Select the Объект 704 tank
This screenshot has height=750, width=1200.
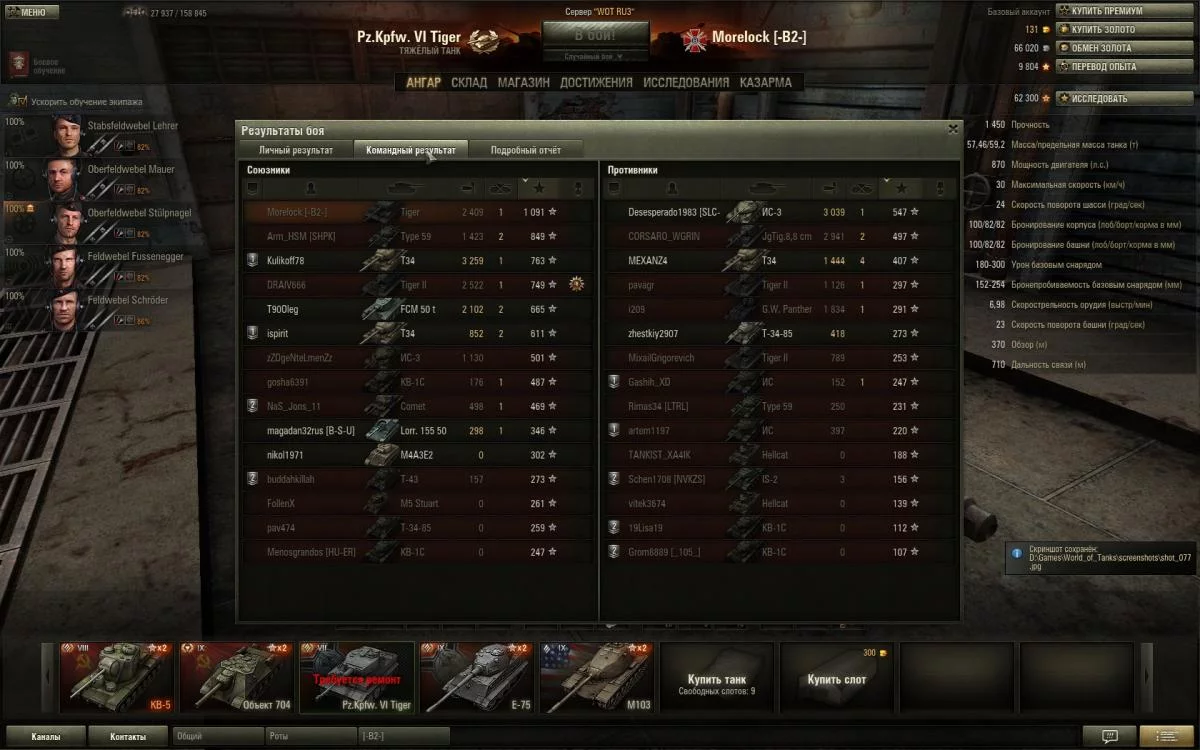236,677
